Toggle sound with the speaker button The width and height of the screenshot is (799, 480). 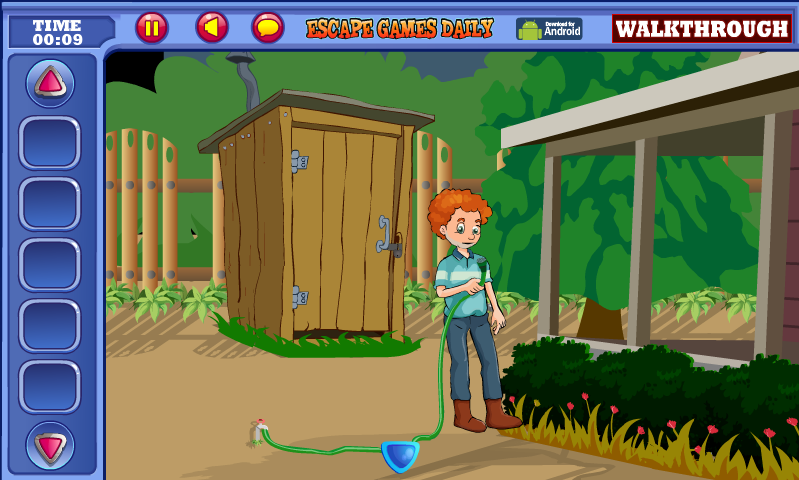[212, 27]
